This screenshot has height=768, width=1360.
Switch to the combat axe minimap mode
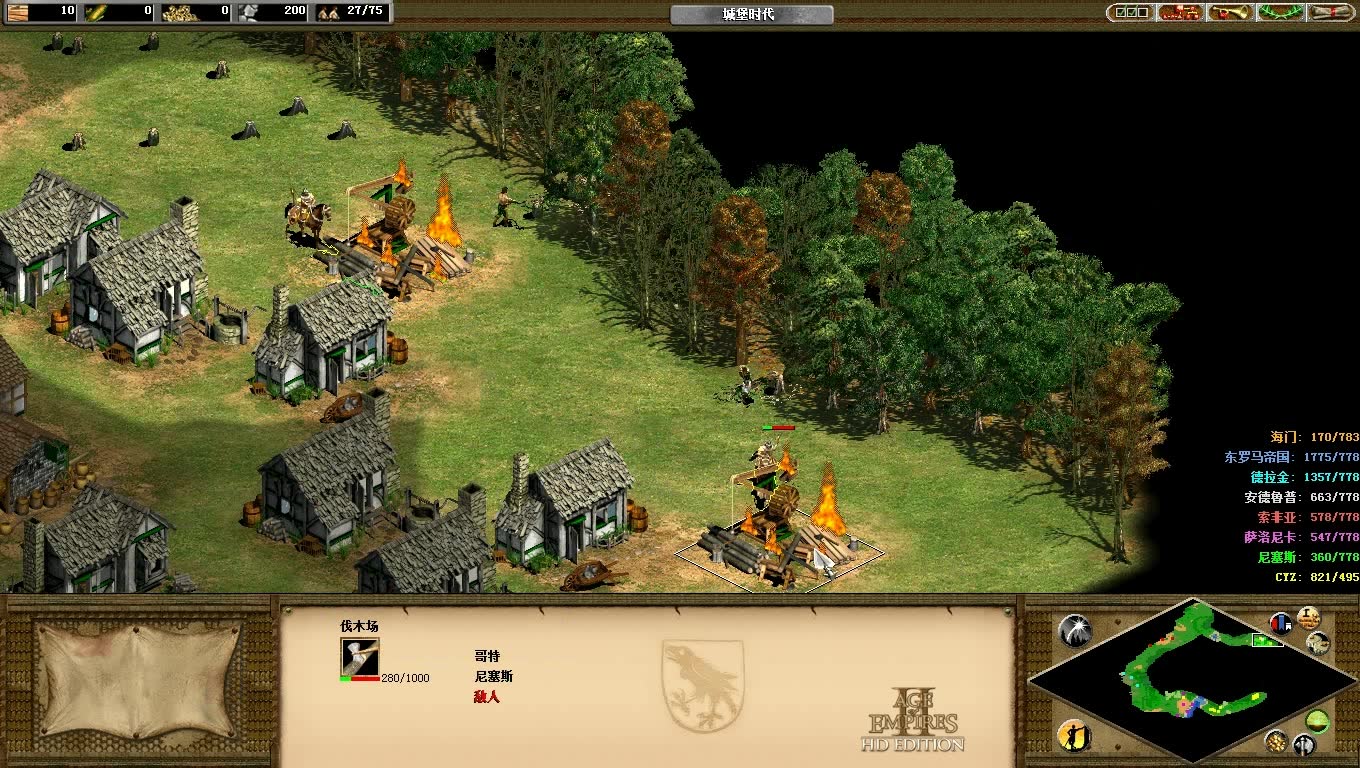[x=1303, y=745]
